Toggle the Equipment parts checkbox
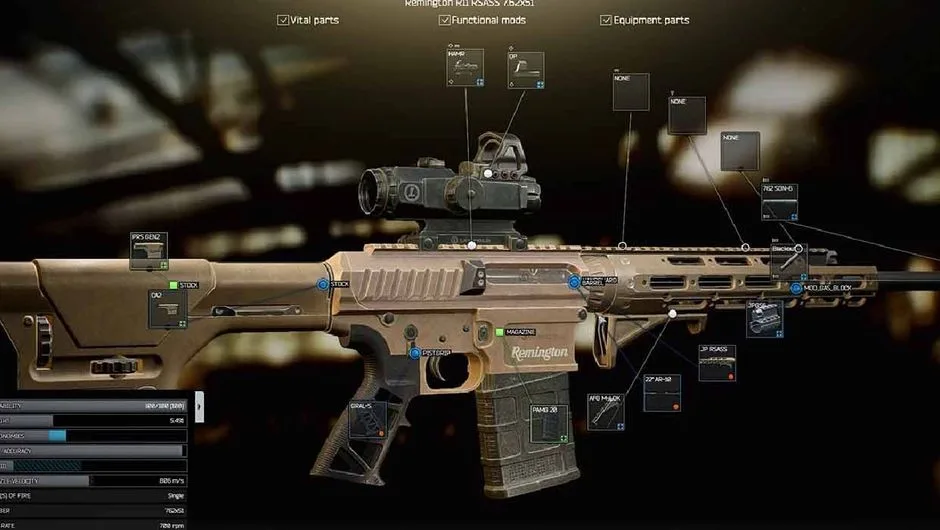 606,20
